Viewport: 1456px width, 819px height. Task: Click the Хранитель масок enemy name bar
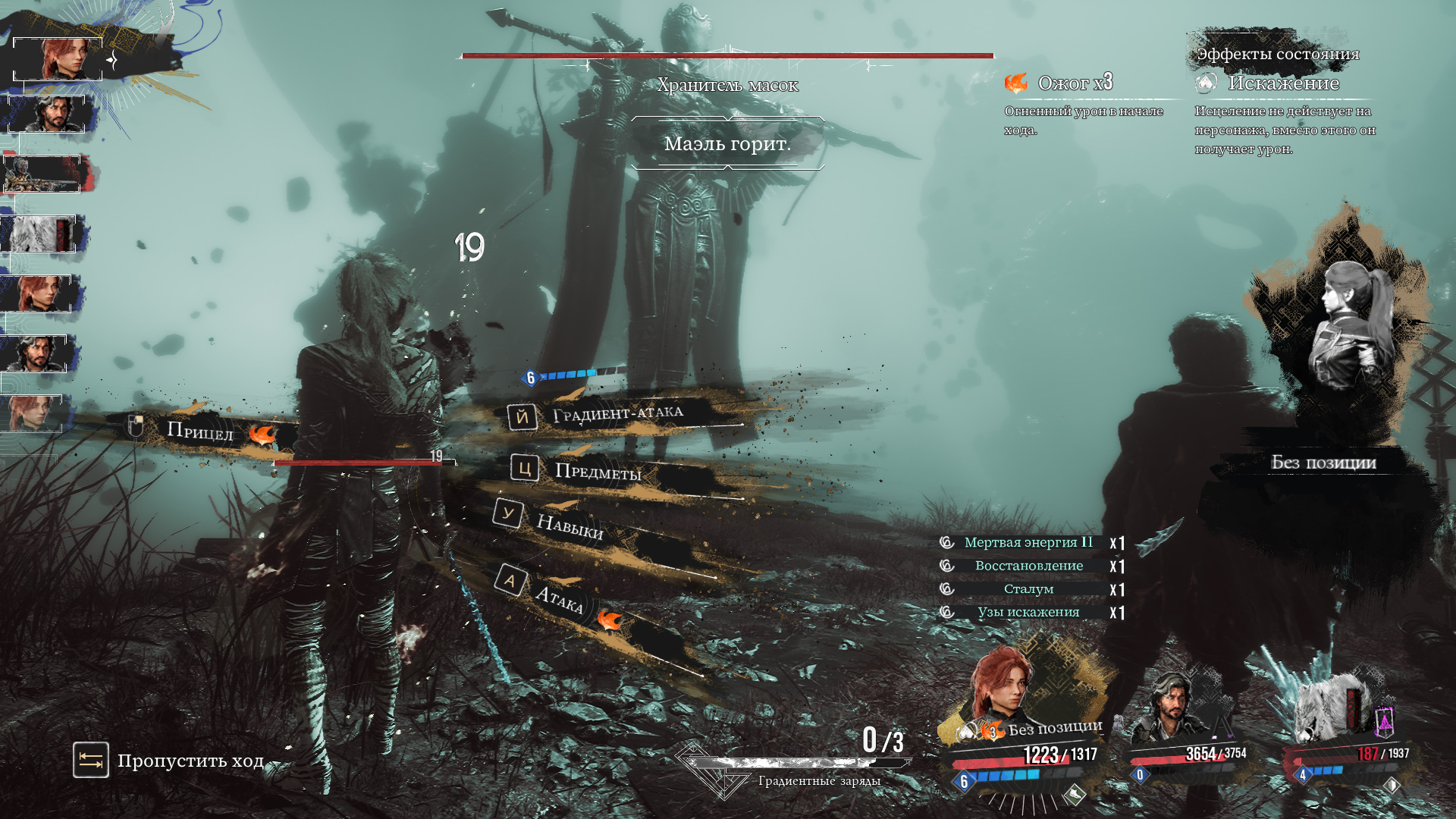point(727,85)
